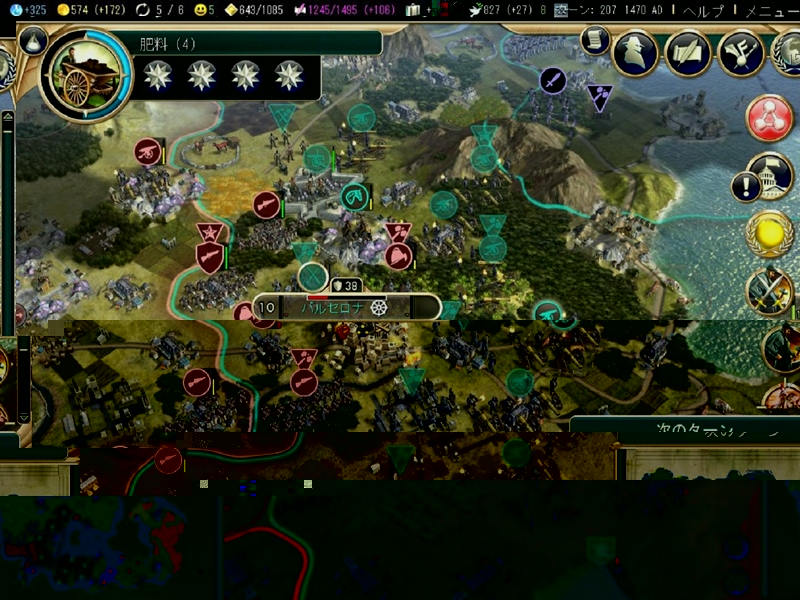Select the purple sword unit marker
Image resolution: width=800 pixels, height=600 pixels.
click(x=553, y=80)
